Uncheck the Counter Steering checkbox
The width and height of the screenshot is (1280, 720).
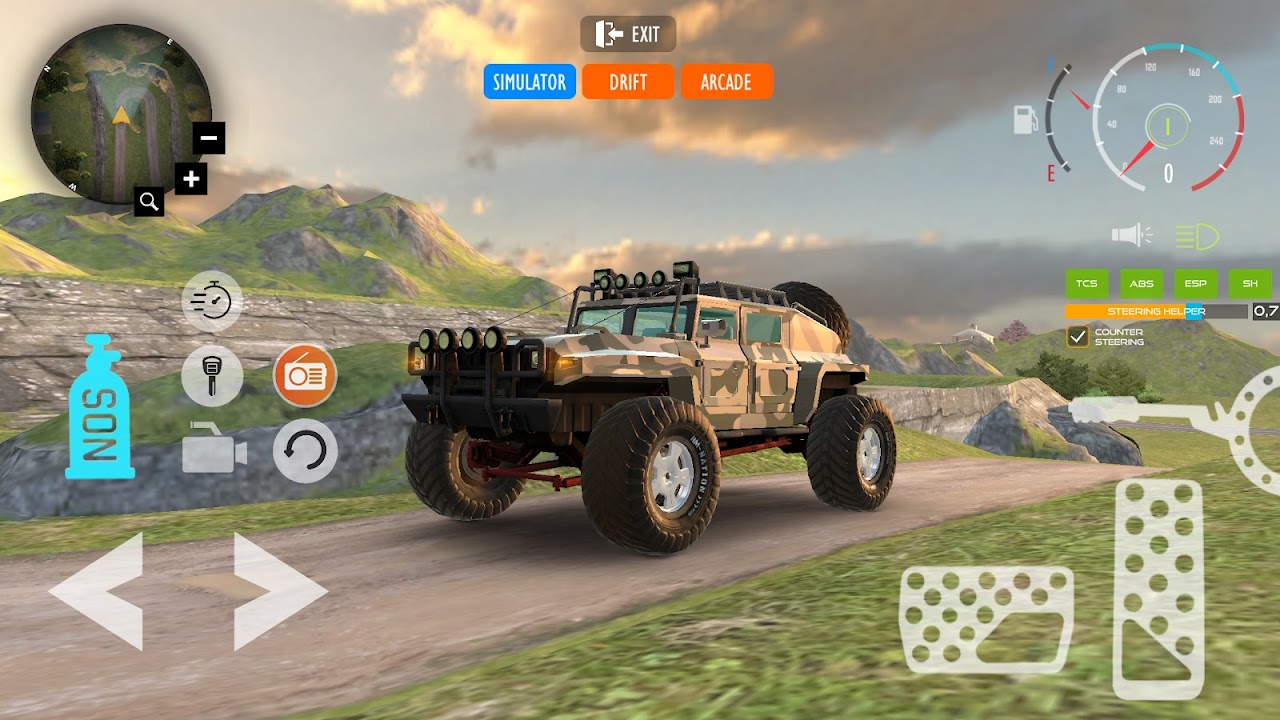[x=1078, y=337]
